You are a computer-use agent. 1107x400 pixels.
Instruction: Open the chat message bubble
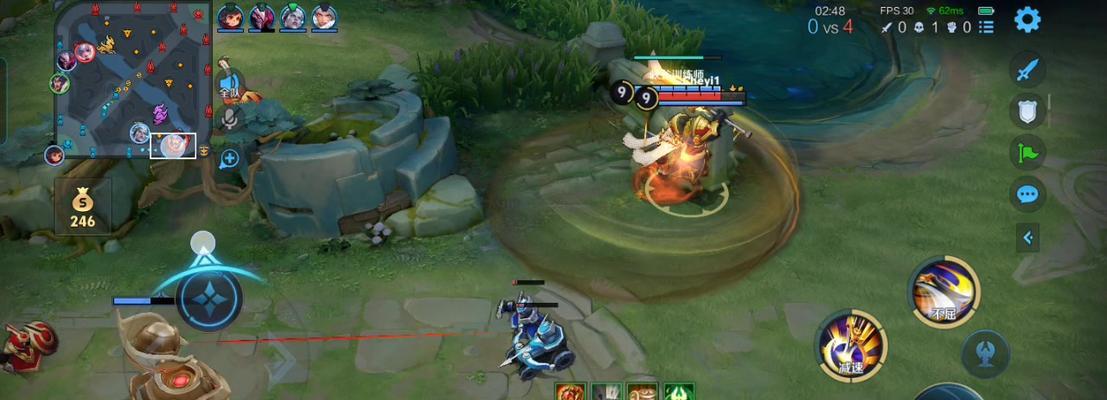1027,194
